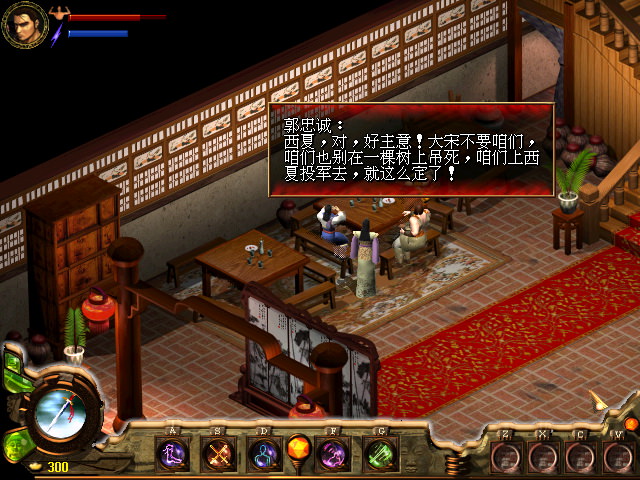Trigger the blue figure skill icon
640x480 pixels.
click(x=263, y=455)
